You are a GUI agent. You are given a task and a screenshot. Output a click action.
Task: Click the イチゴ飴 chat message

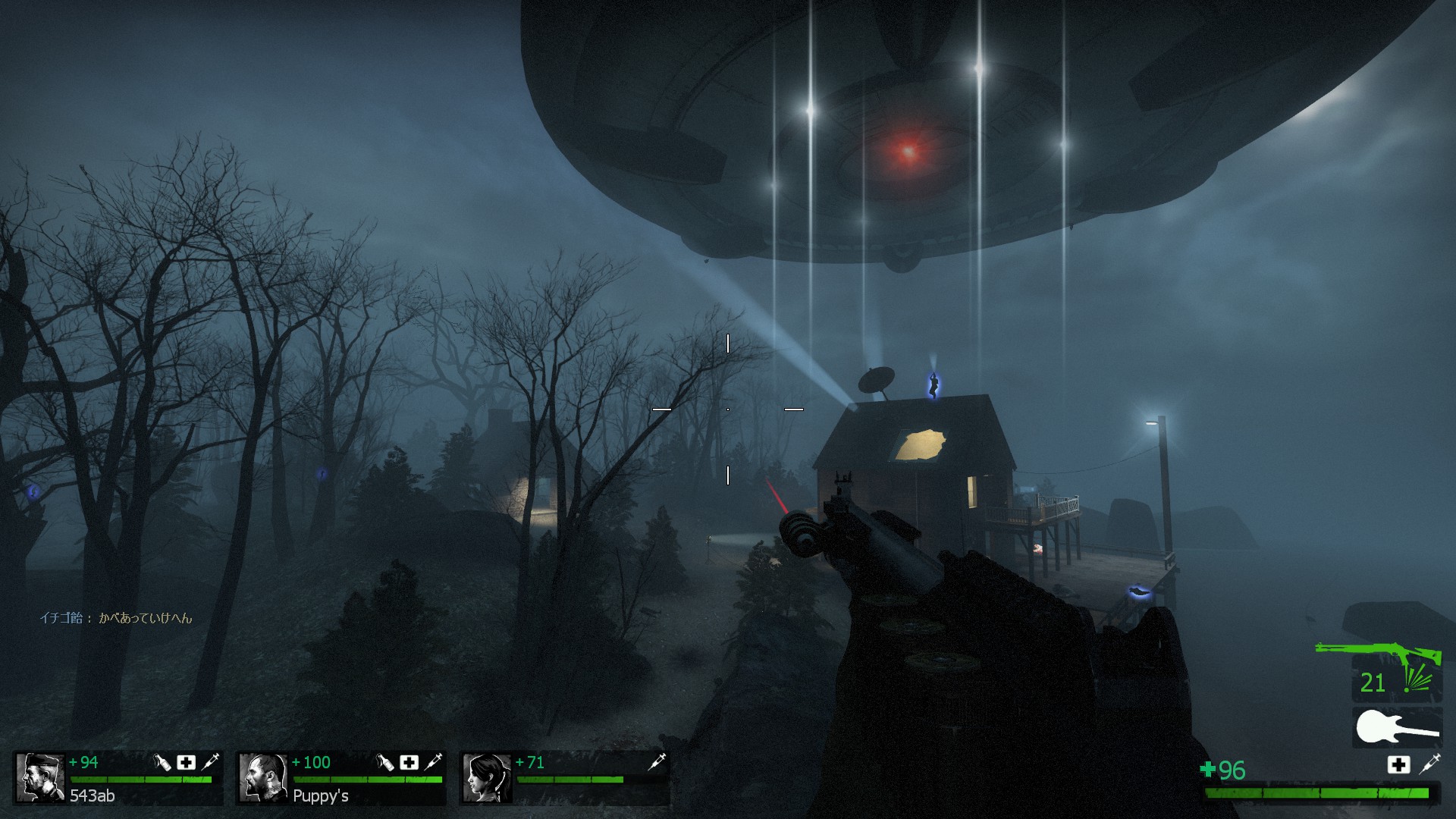tap(116, 618)
